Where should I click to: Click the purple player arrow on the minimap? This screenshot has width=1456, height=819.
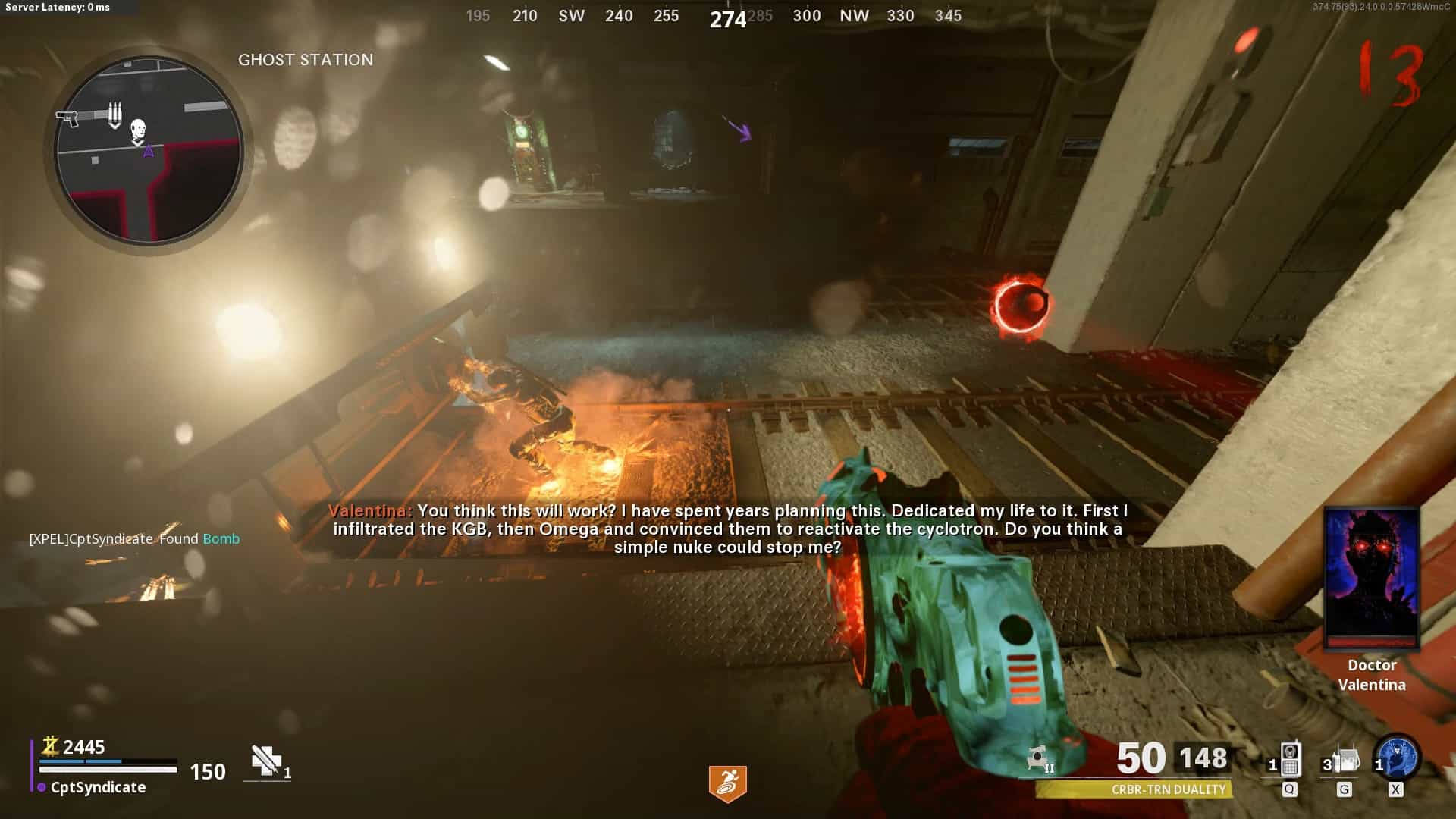point(149,152)
